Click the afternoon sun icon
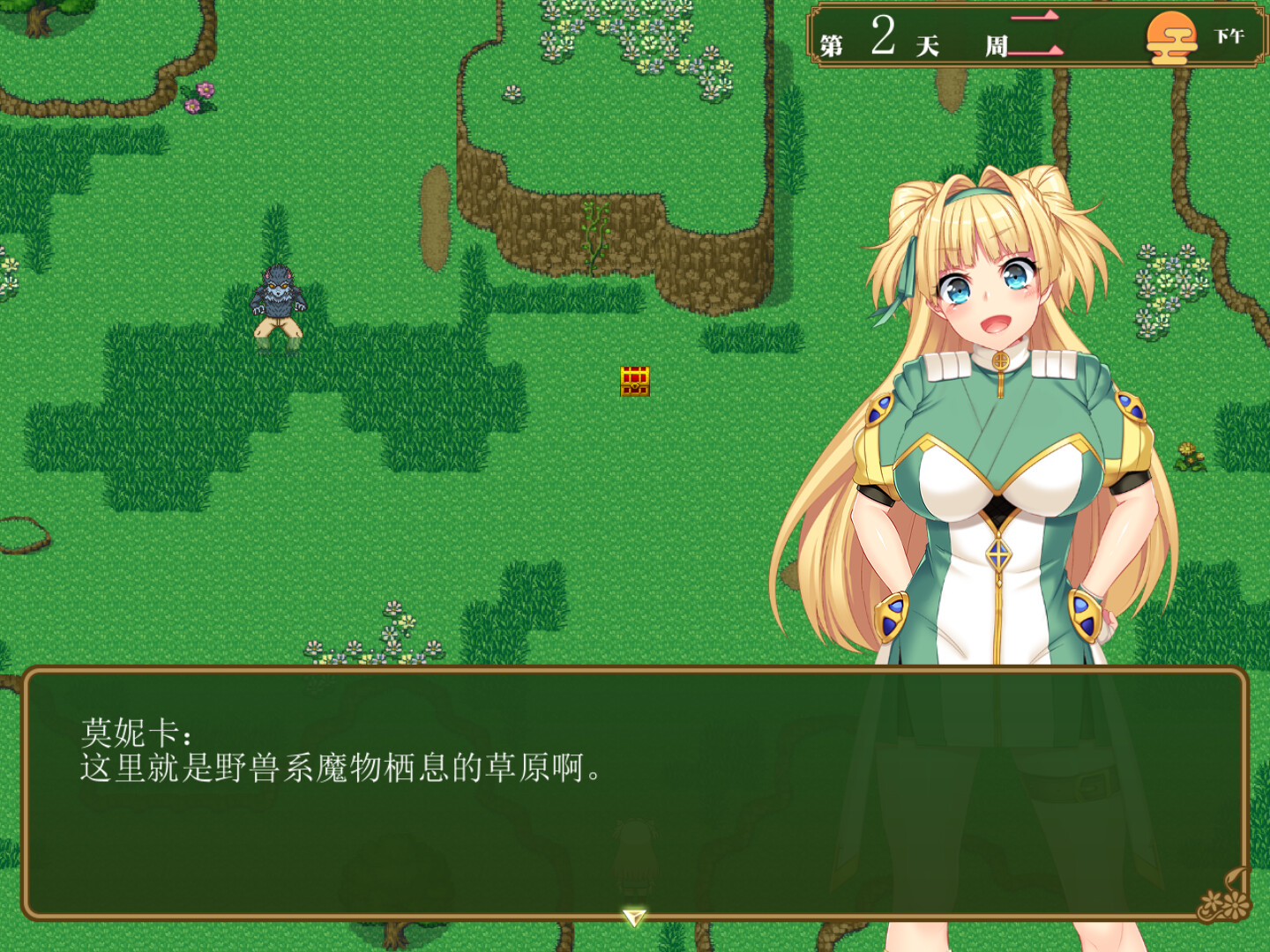The height and width of the screenshot is (952, 1270). 1173,37
